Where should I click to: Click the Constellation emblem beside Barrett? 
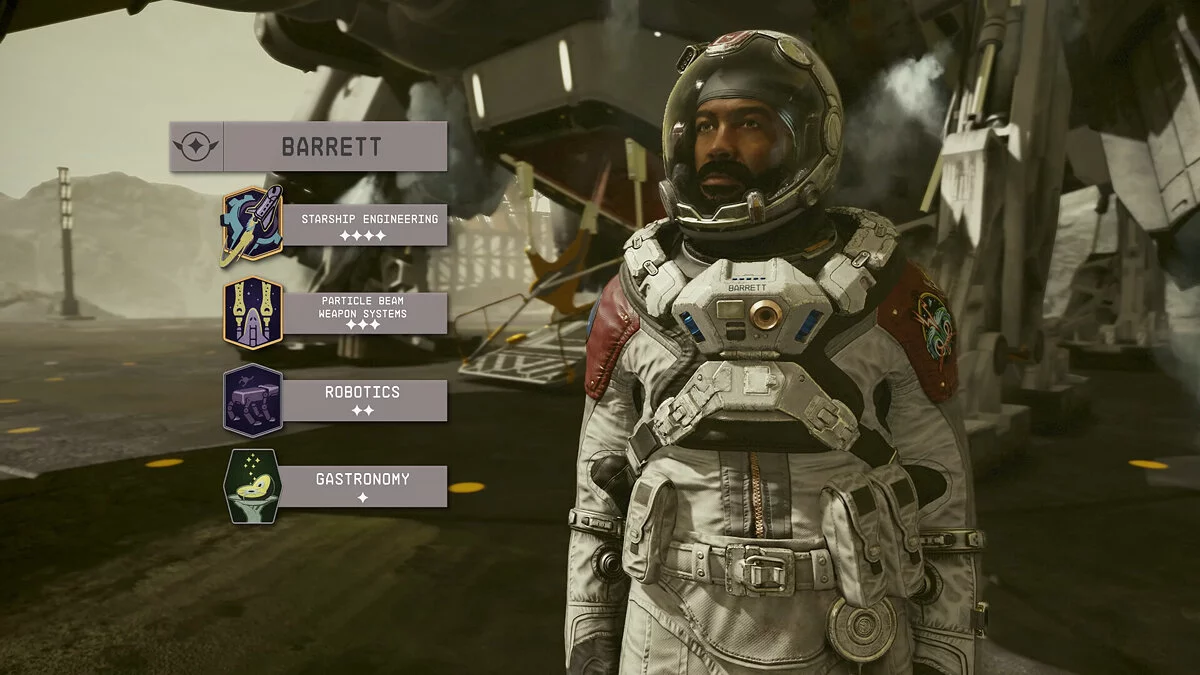click(x=196, y=147)
